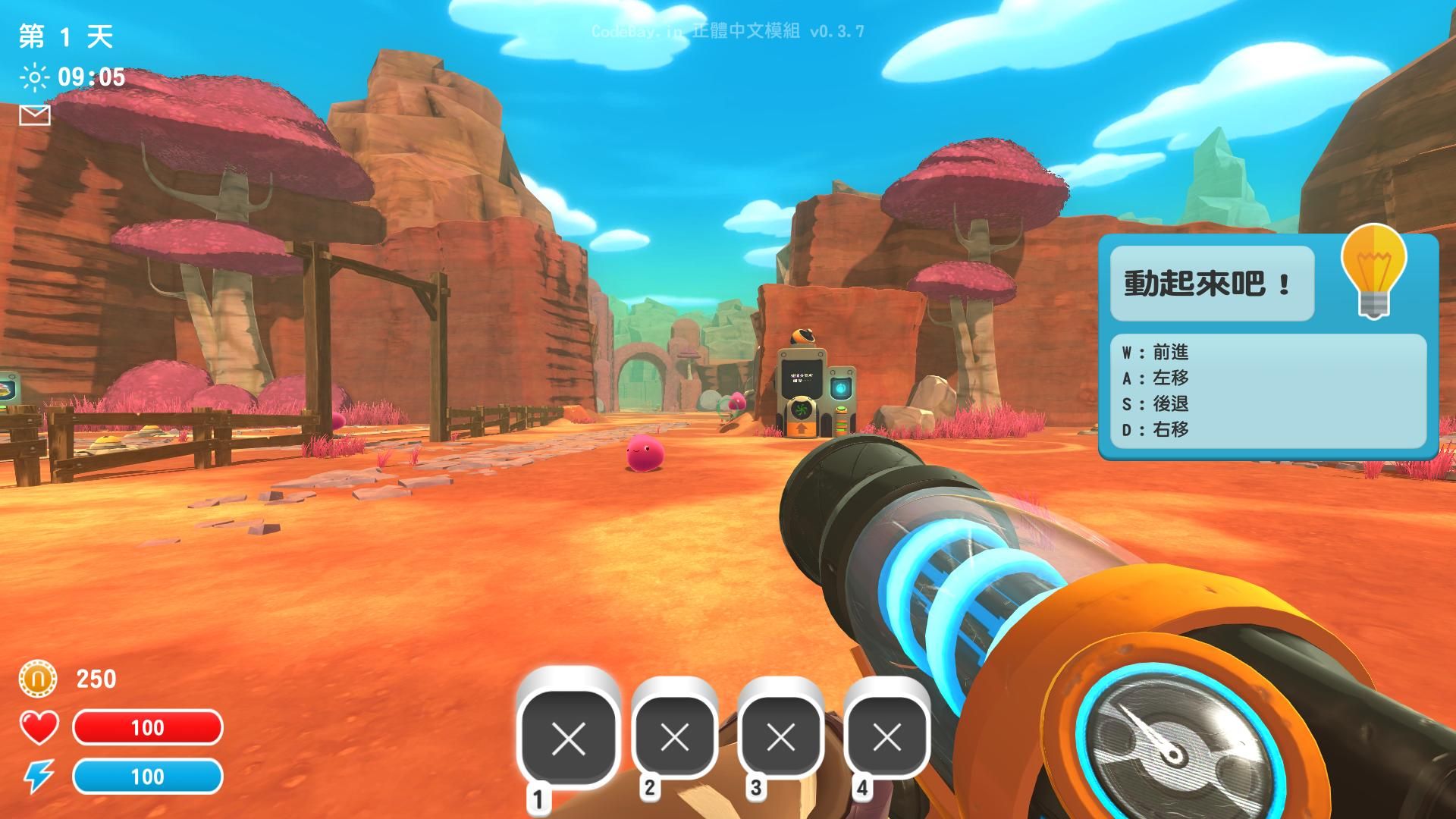Switch to vacpack slot number 3
1456x819 pixels.
click(x=780, y=736)
